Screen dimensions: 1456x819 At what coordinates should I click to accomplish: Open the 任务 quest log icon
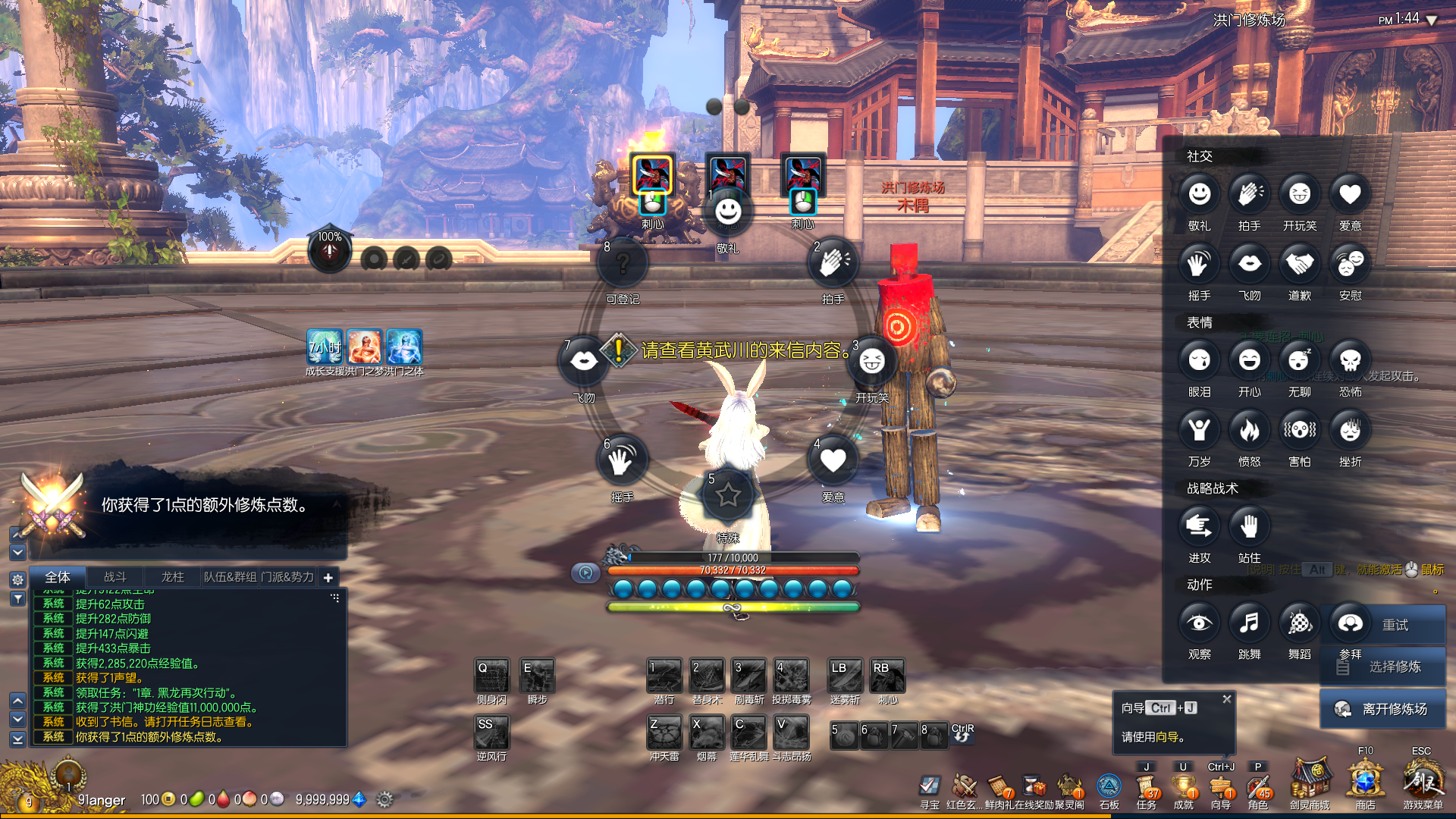point(1147,789)
